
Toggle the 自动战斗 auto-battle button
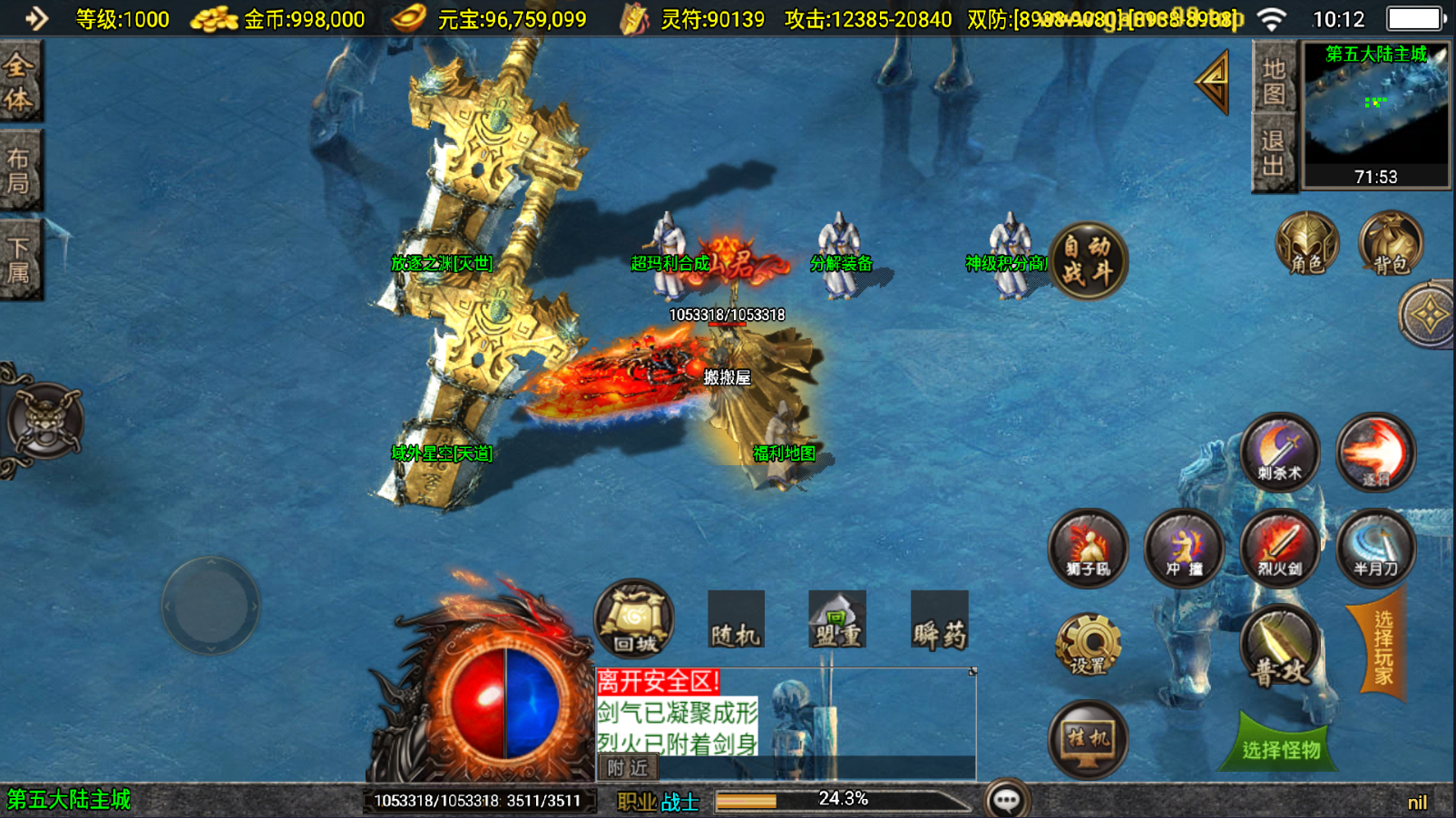tap(1087, 260)
